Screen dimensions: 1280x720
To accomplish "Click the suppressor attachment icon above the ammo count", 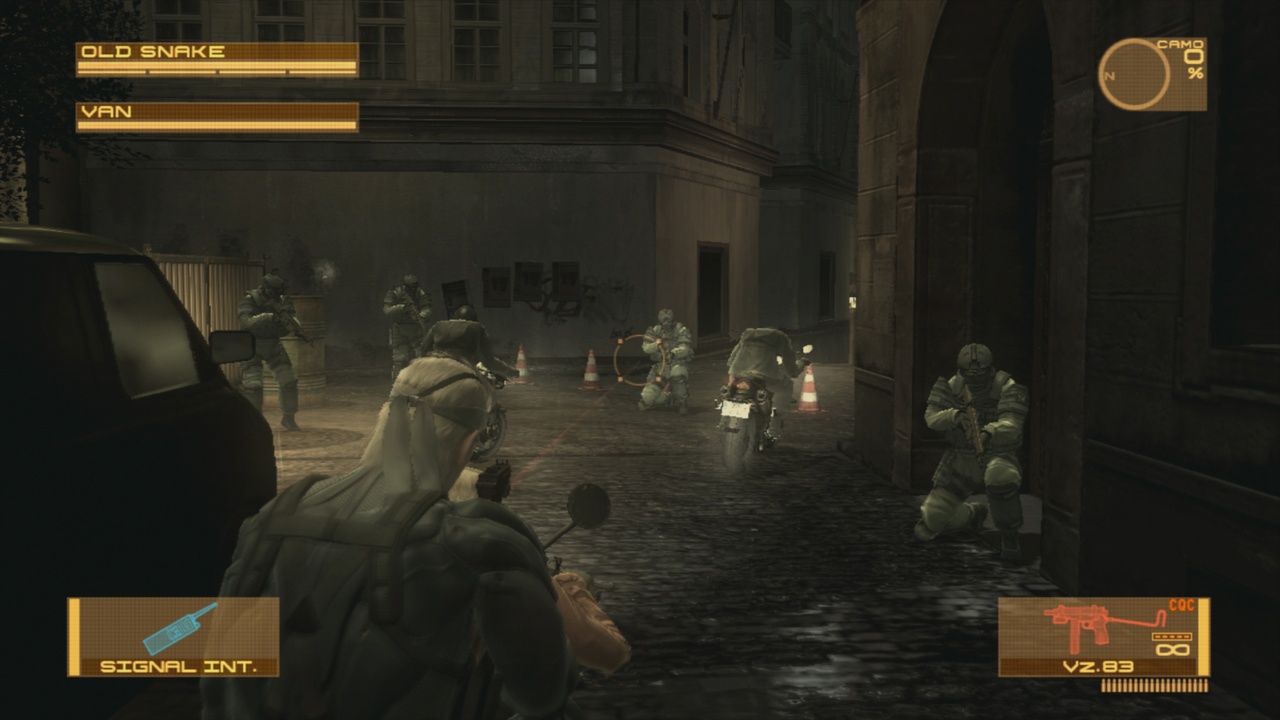I will (x=1172, y=637).
